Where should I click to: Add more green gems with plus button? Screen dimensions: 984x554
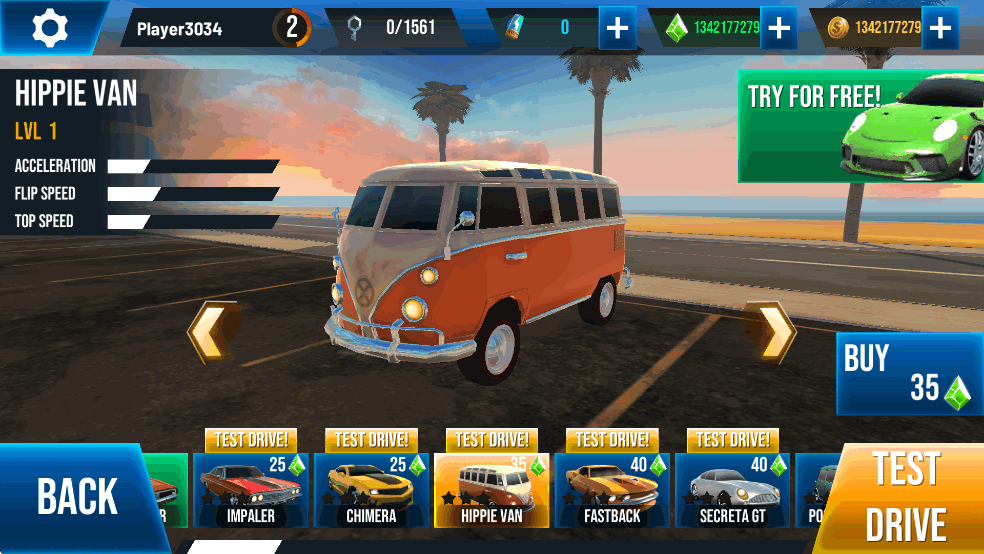point(778,28)
